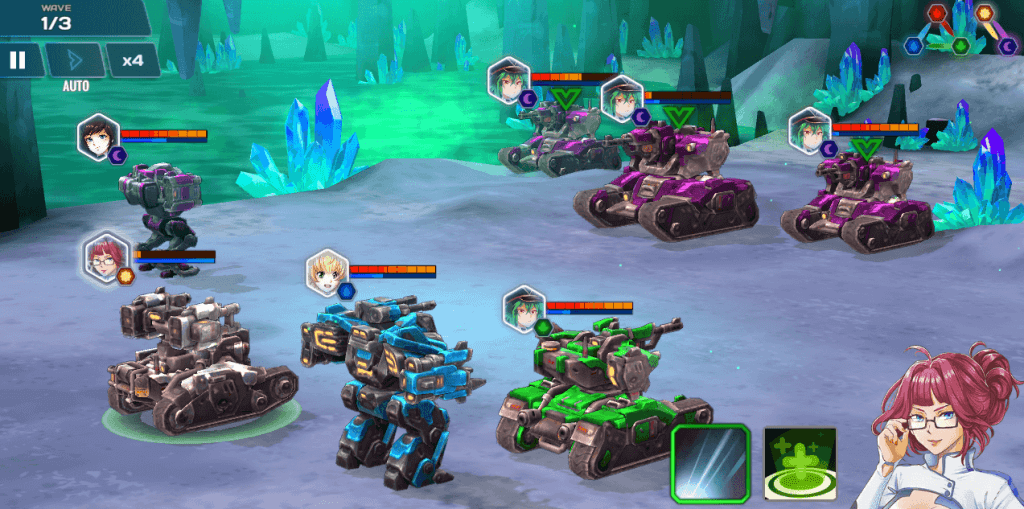
Task: Use the green healing cross skill
Action: [x=800, y=463]
